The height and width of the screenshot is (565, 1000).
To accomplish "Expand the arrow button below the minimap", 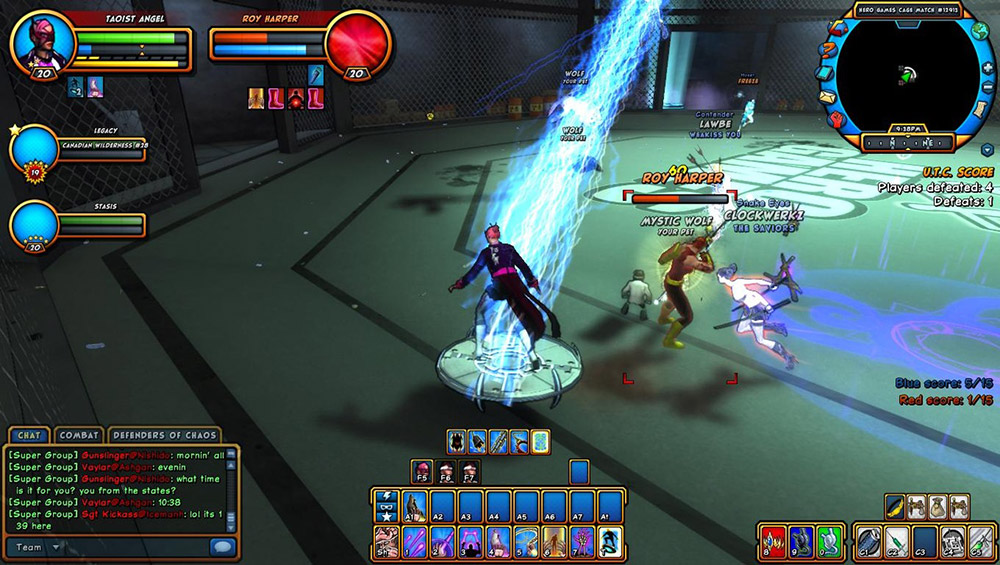I will pyautogui.click(x=987, y=150).
